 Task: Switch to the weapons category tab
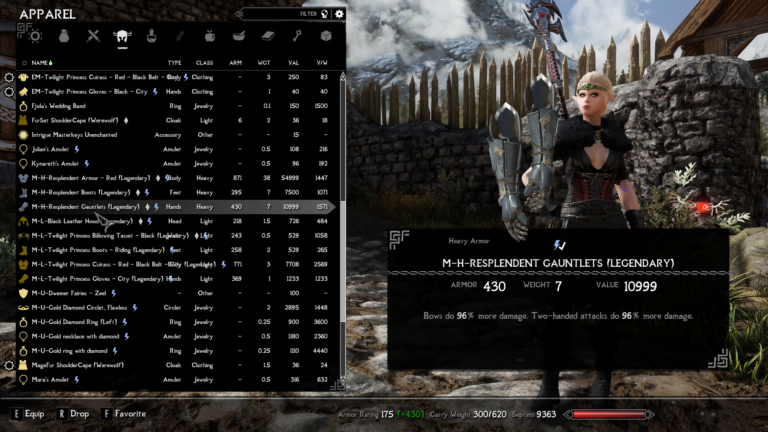[x=93, y=36]
